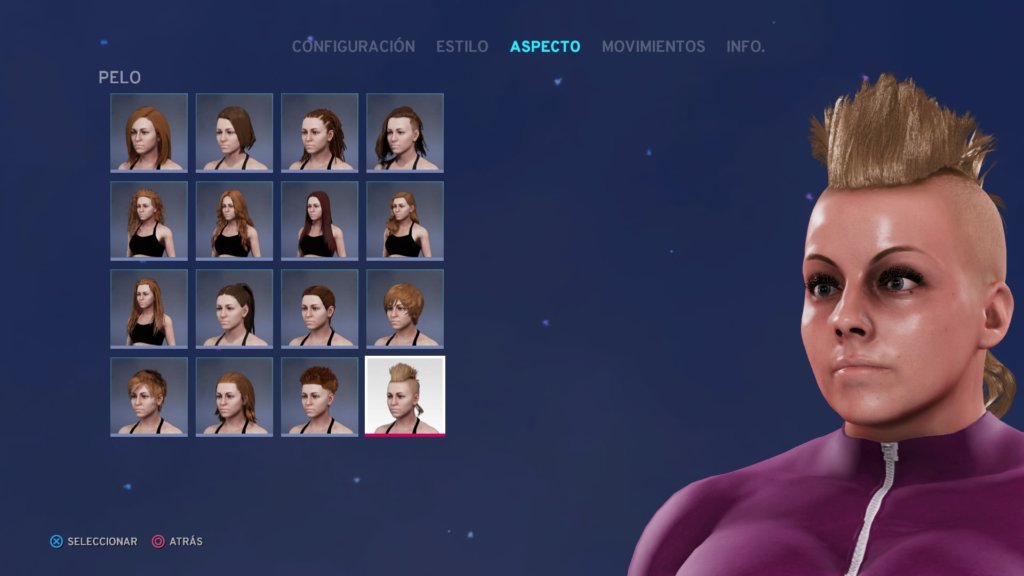Screen dimensions: 1024x576
Task: Select the light brown shaggy pixie hairstyle
Action: (x=405, y=308)
